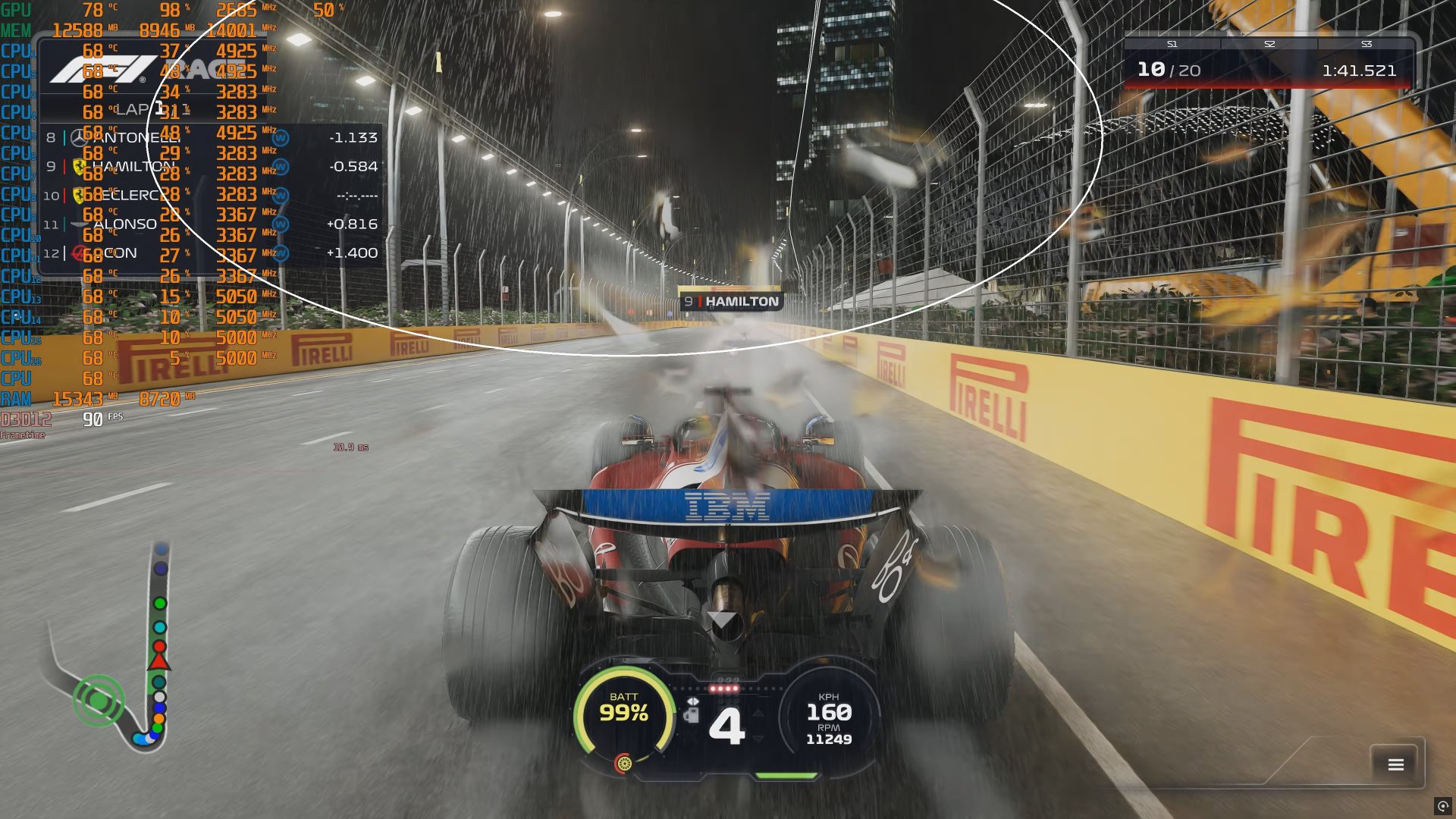Click the down arrow beside the gear number
The width and height of the screenshot is (1456, 819).
[758, 738]
